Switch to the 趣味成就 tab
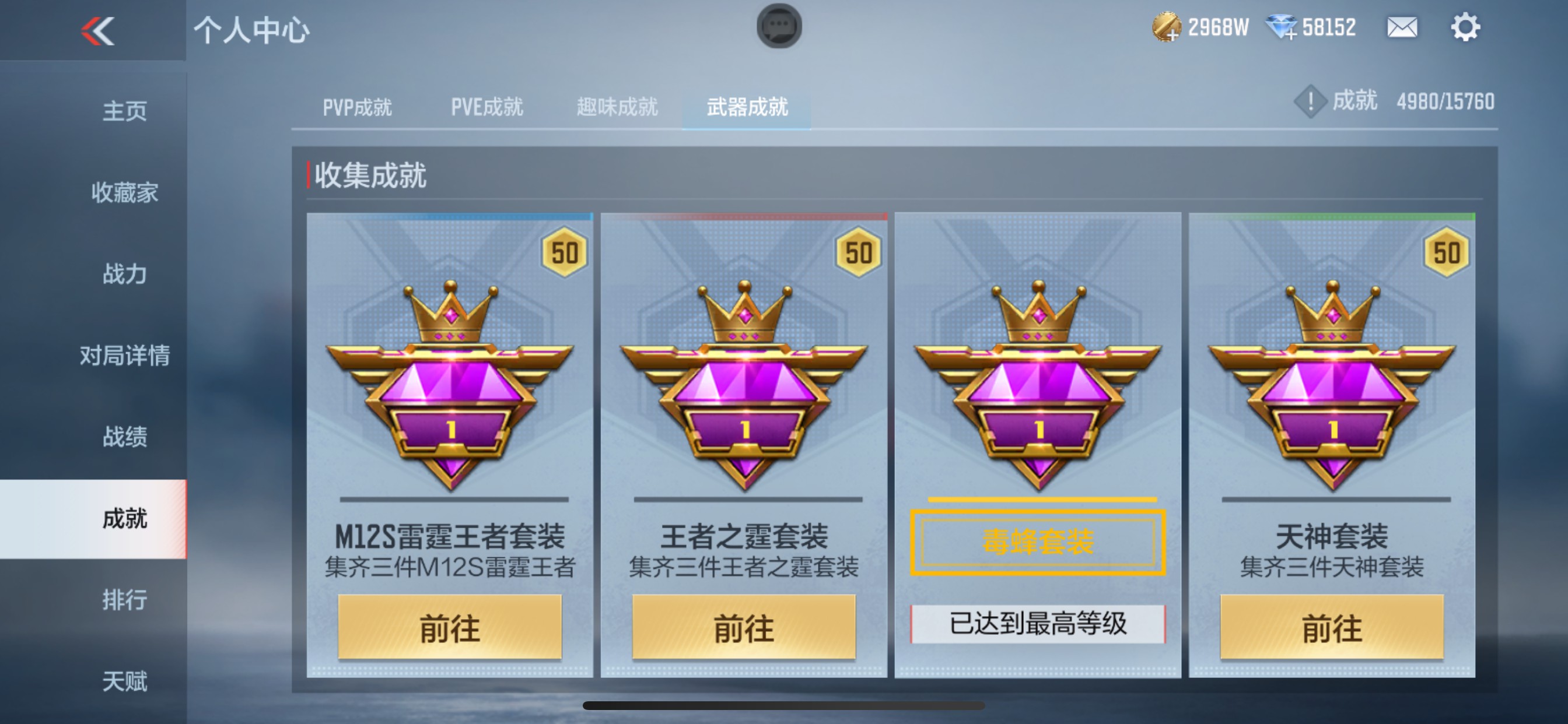The height and width of the screenshot is (724, 1568). click(x=616, y=107)
